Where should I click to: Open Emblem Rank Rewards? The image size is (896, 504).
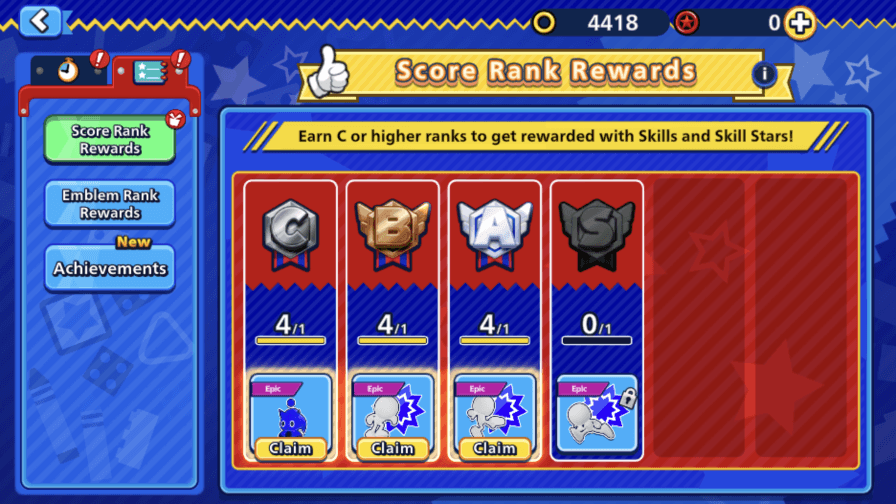click(x=110, y=204)
